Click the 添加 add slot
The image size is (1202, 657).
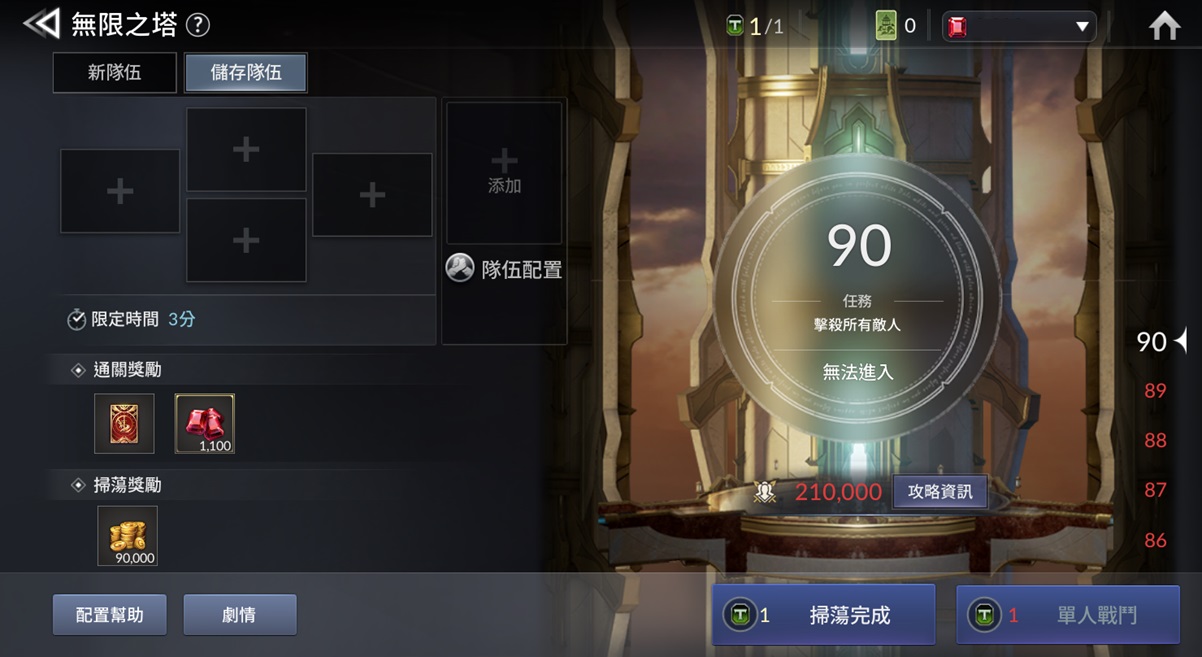pyautogui.click(x=504, y=172)
